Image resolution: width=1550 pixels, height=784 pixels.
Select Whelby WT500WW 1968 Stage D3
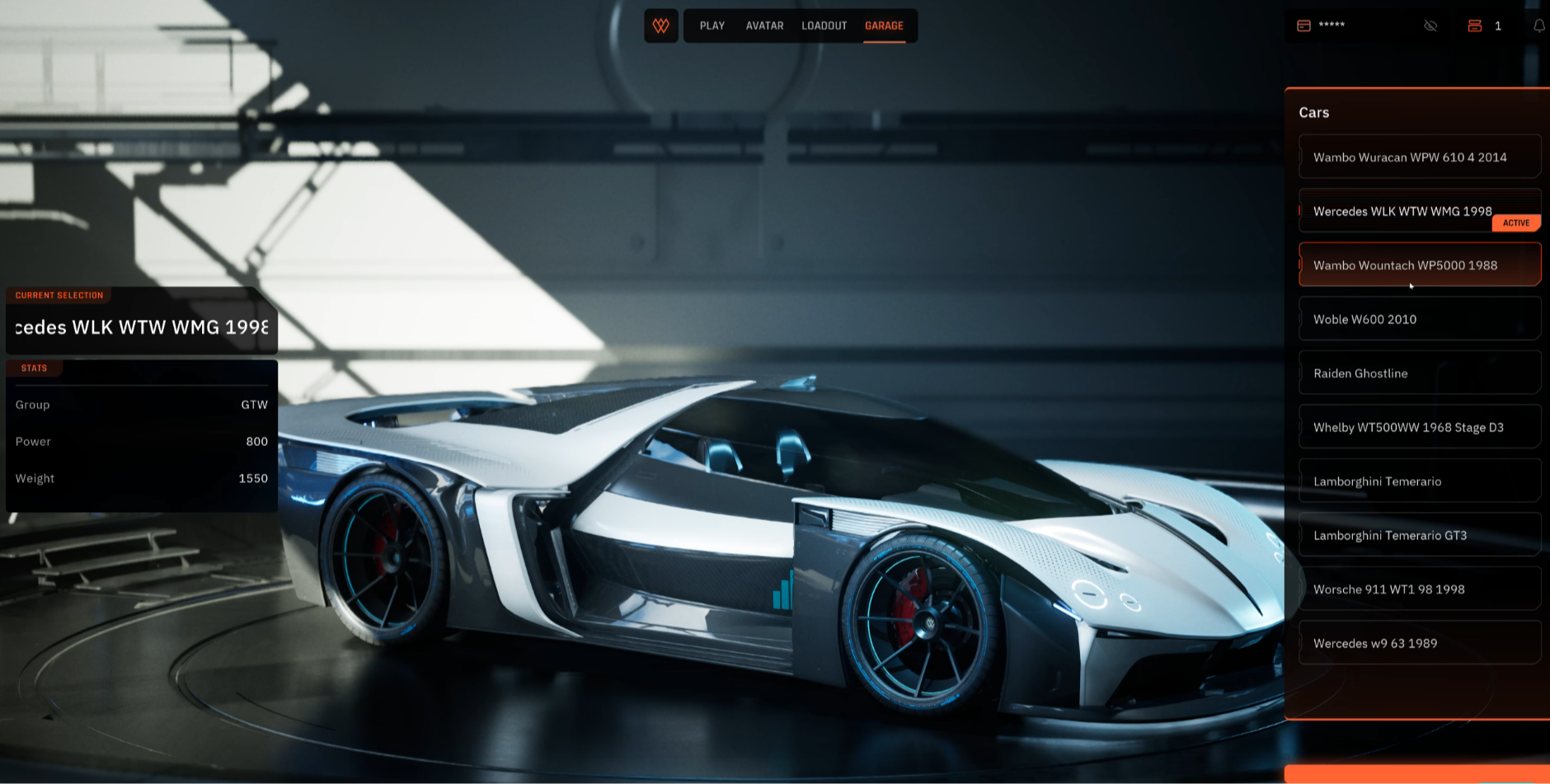tap(1419, 427)
